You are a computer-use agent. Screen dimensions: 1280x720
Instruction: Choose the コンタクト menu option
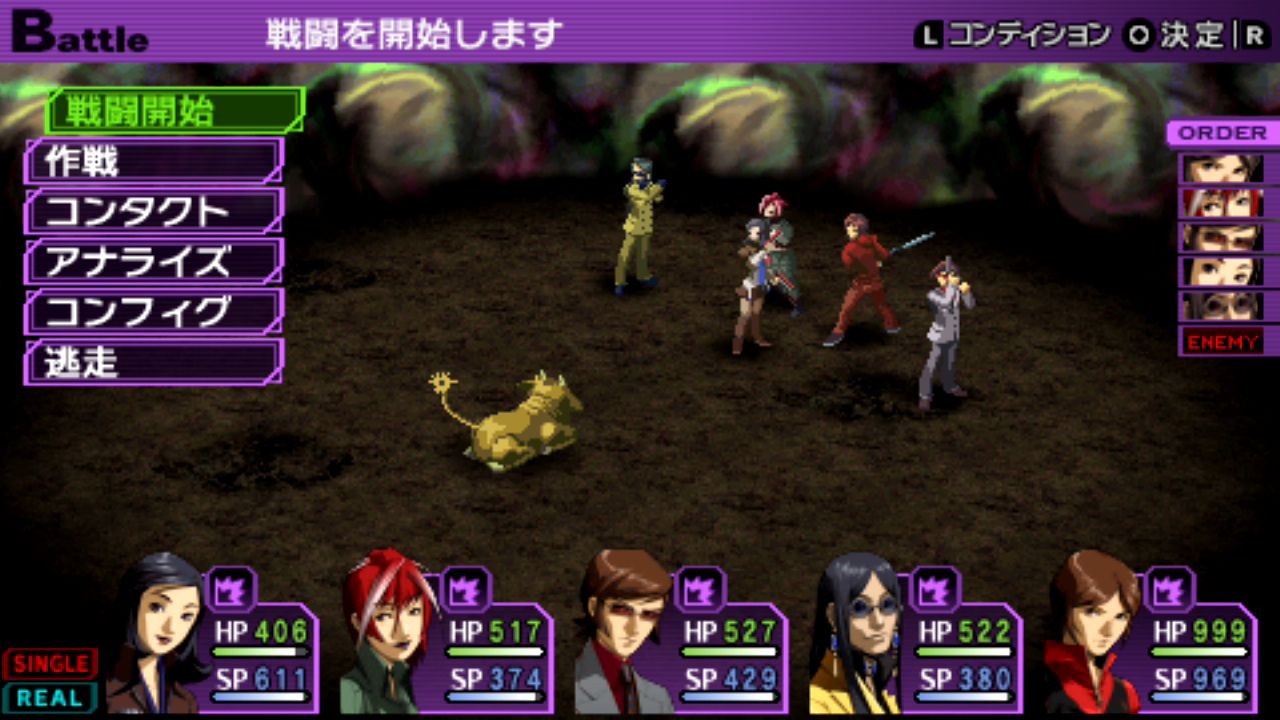[x=154, y=211]
